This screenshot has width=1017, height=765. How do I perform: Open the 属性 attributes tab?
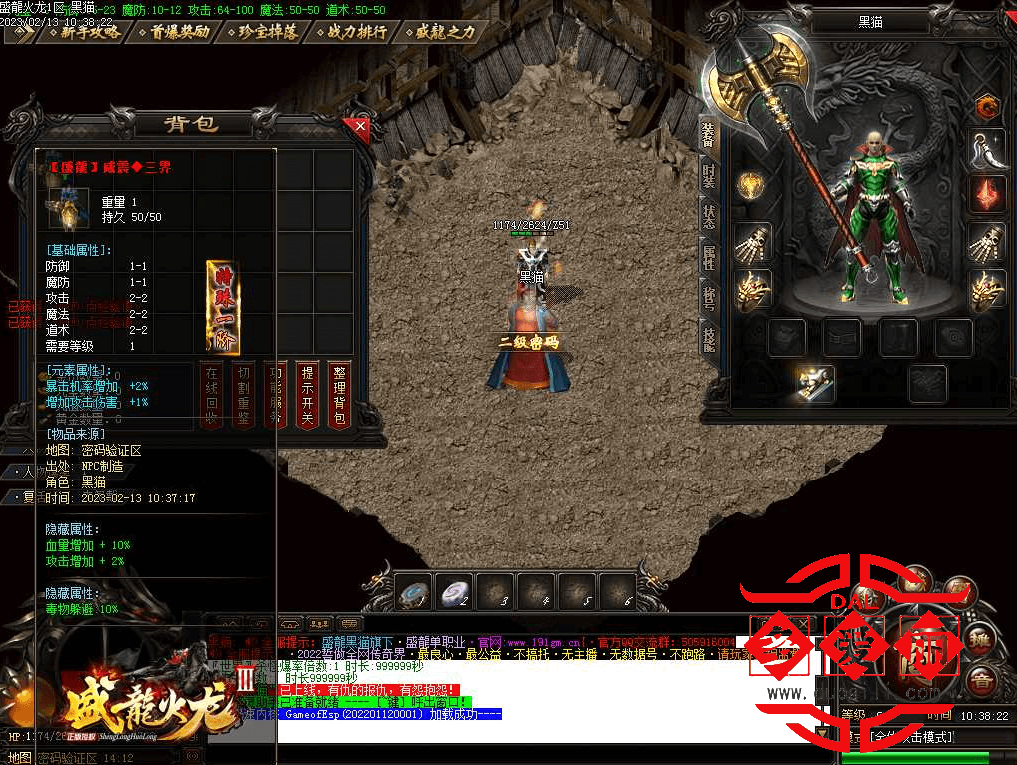point(709,255)
